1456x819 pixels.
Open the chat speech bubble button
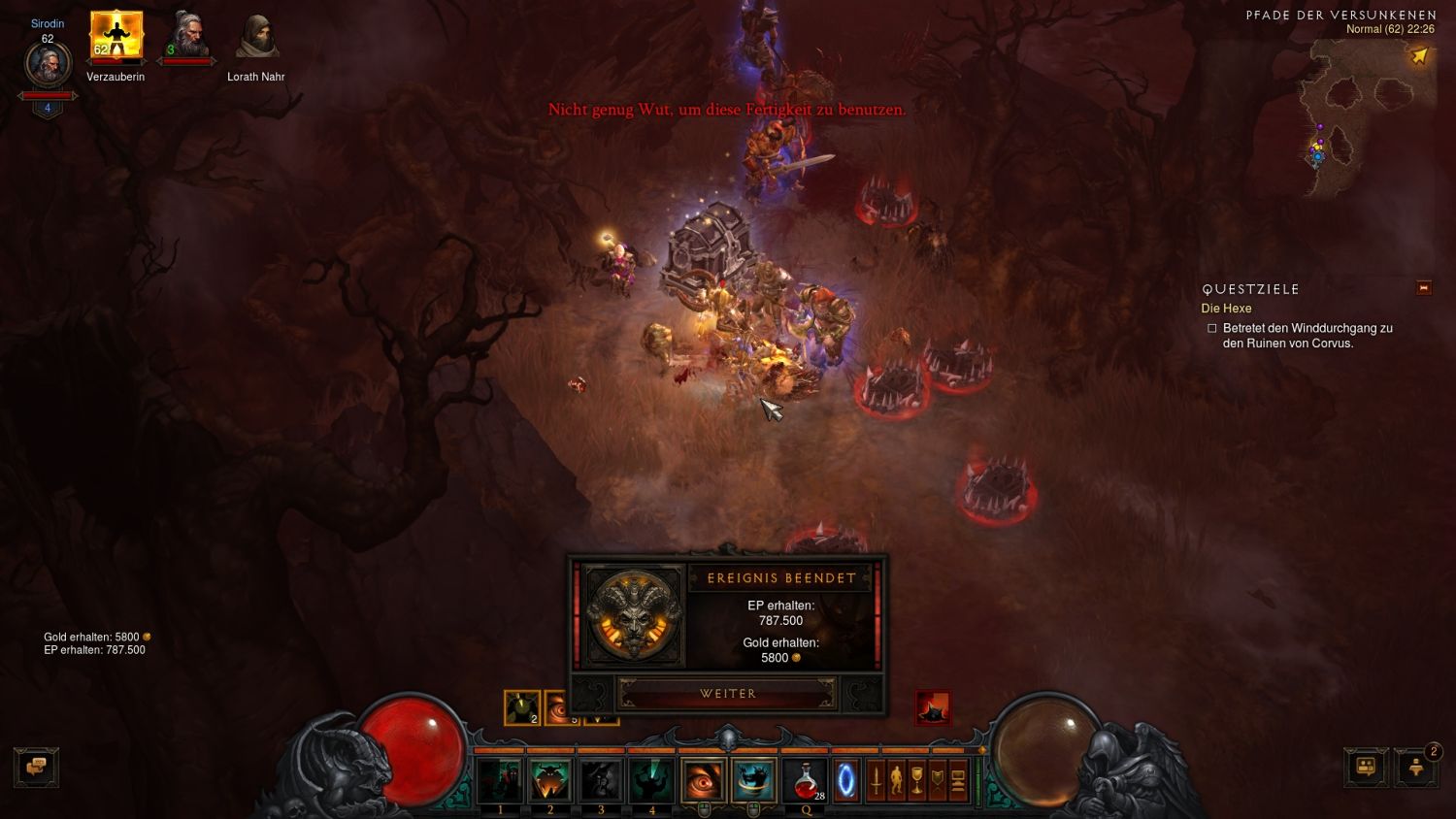(x=36, y=767)
